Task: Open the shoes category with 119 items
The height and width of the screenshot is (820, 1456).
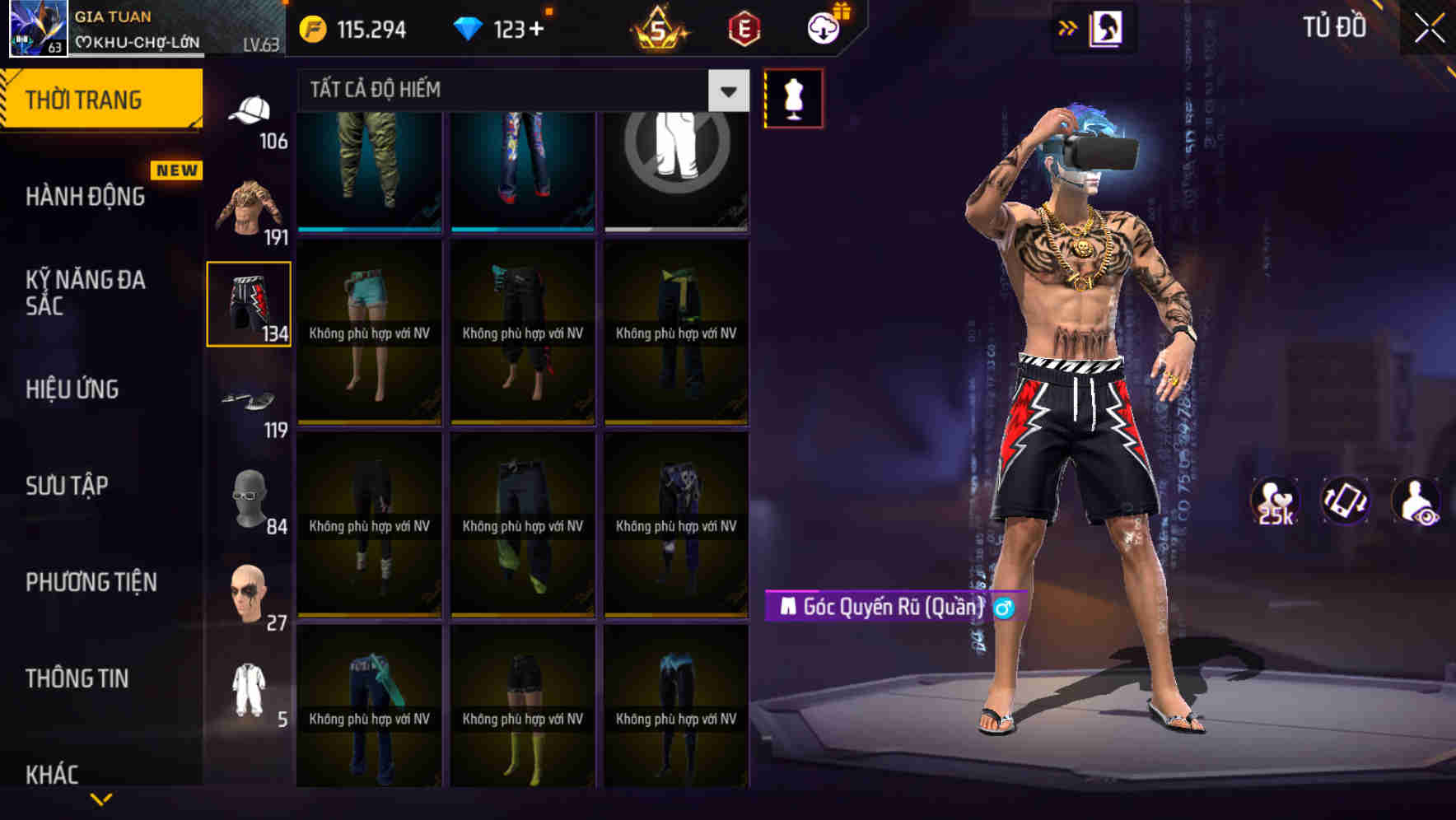Action: coord(250,399)
